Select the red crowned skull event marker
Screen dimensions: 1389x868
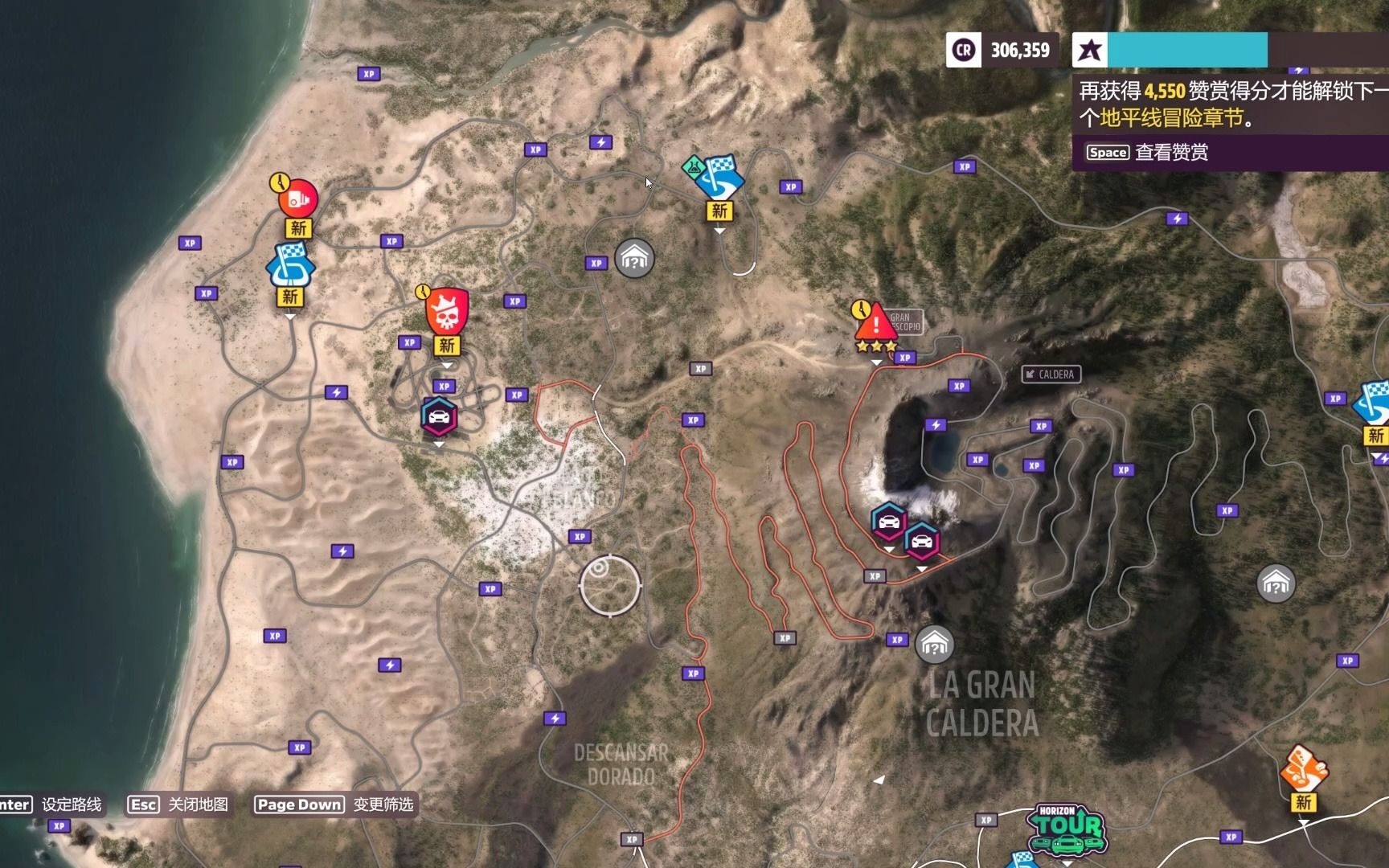coord(446,312)
